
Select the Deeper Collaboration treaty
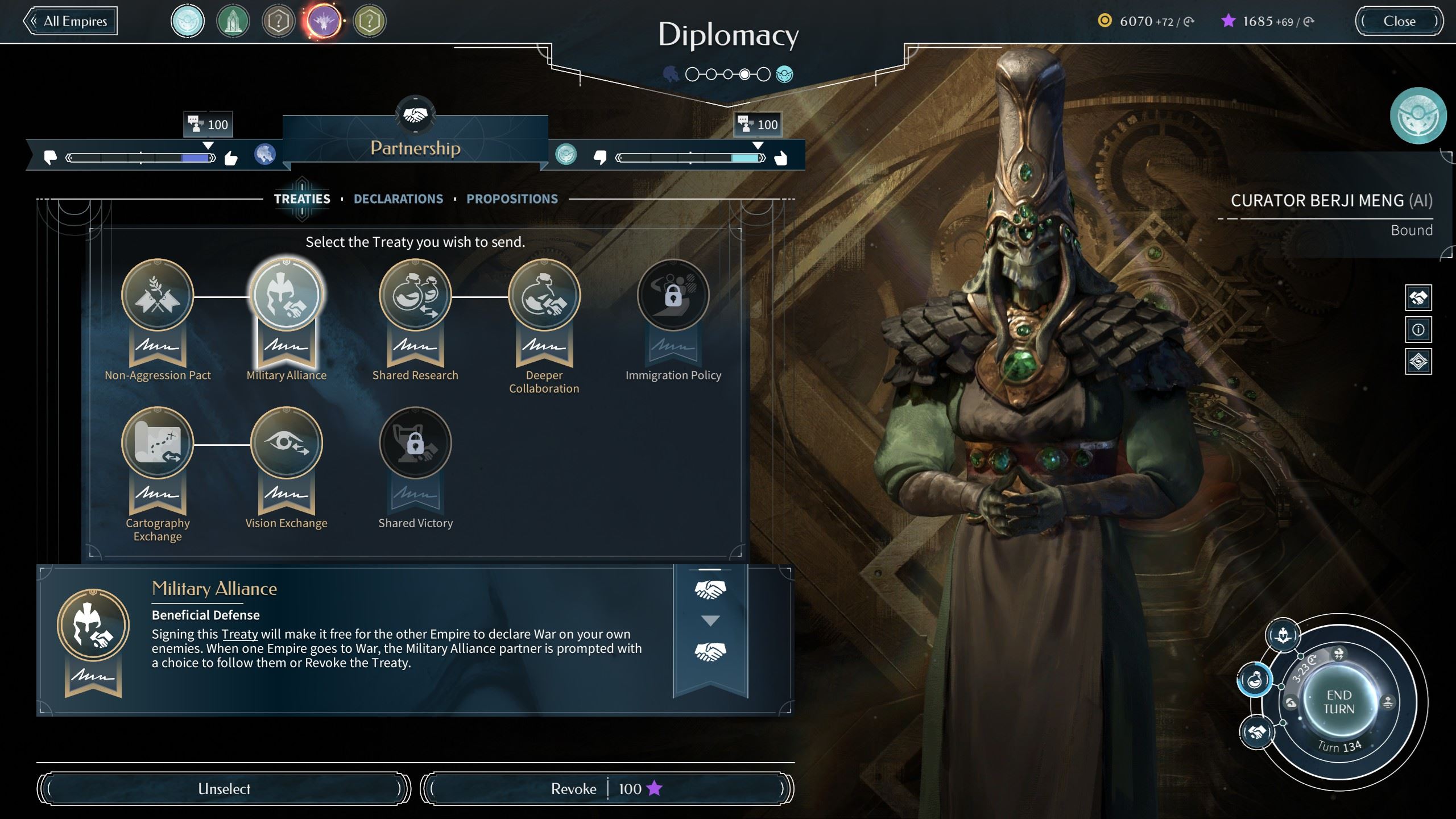(x=544, y=295)
